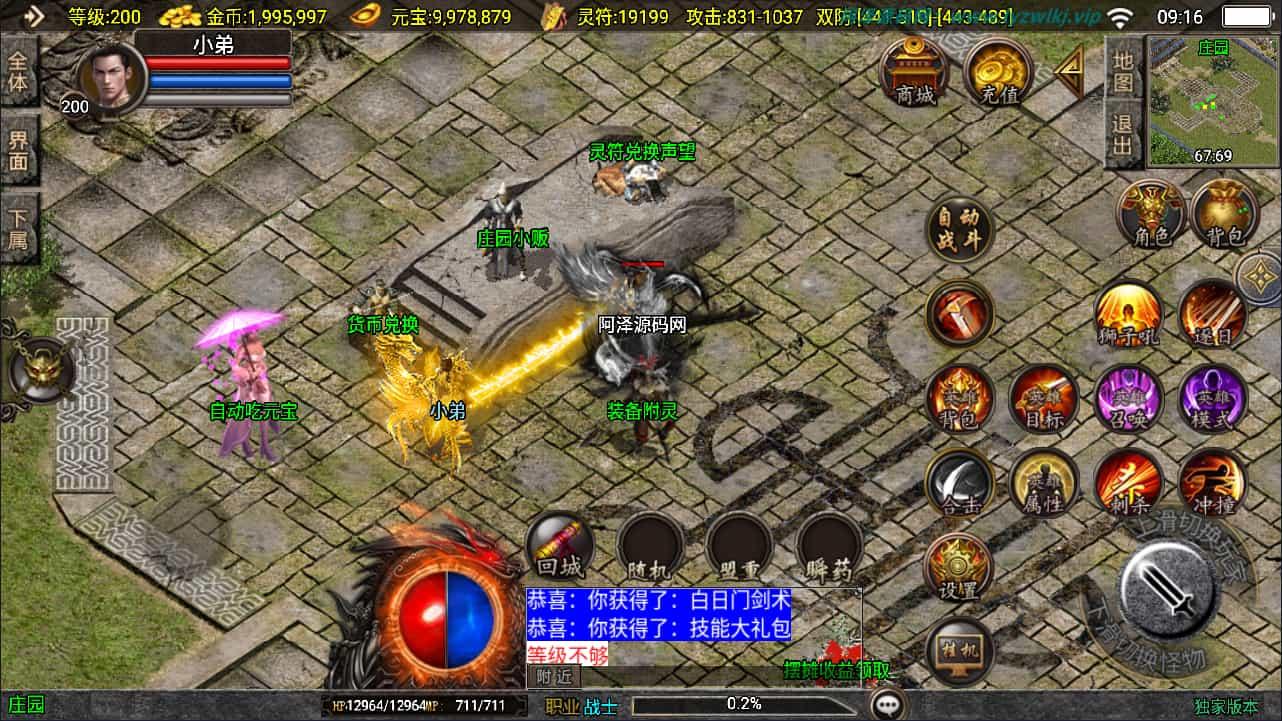Open the 地图 map button

(1124, 70)
